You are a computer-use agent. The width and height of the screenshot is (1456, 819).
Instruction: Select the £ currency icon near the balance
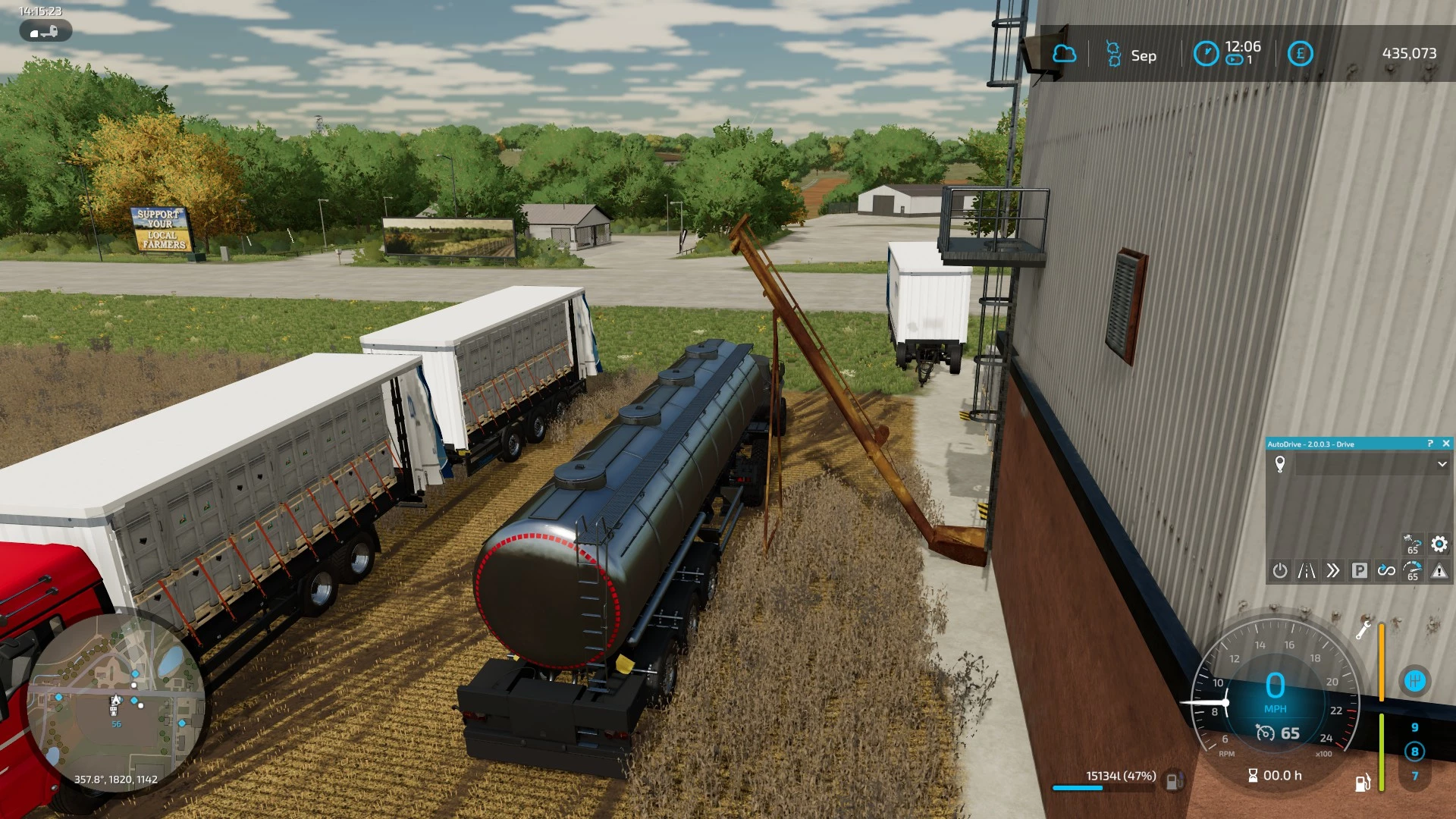tap(1301, 54)
